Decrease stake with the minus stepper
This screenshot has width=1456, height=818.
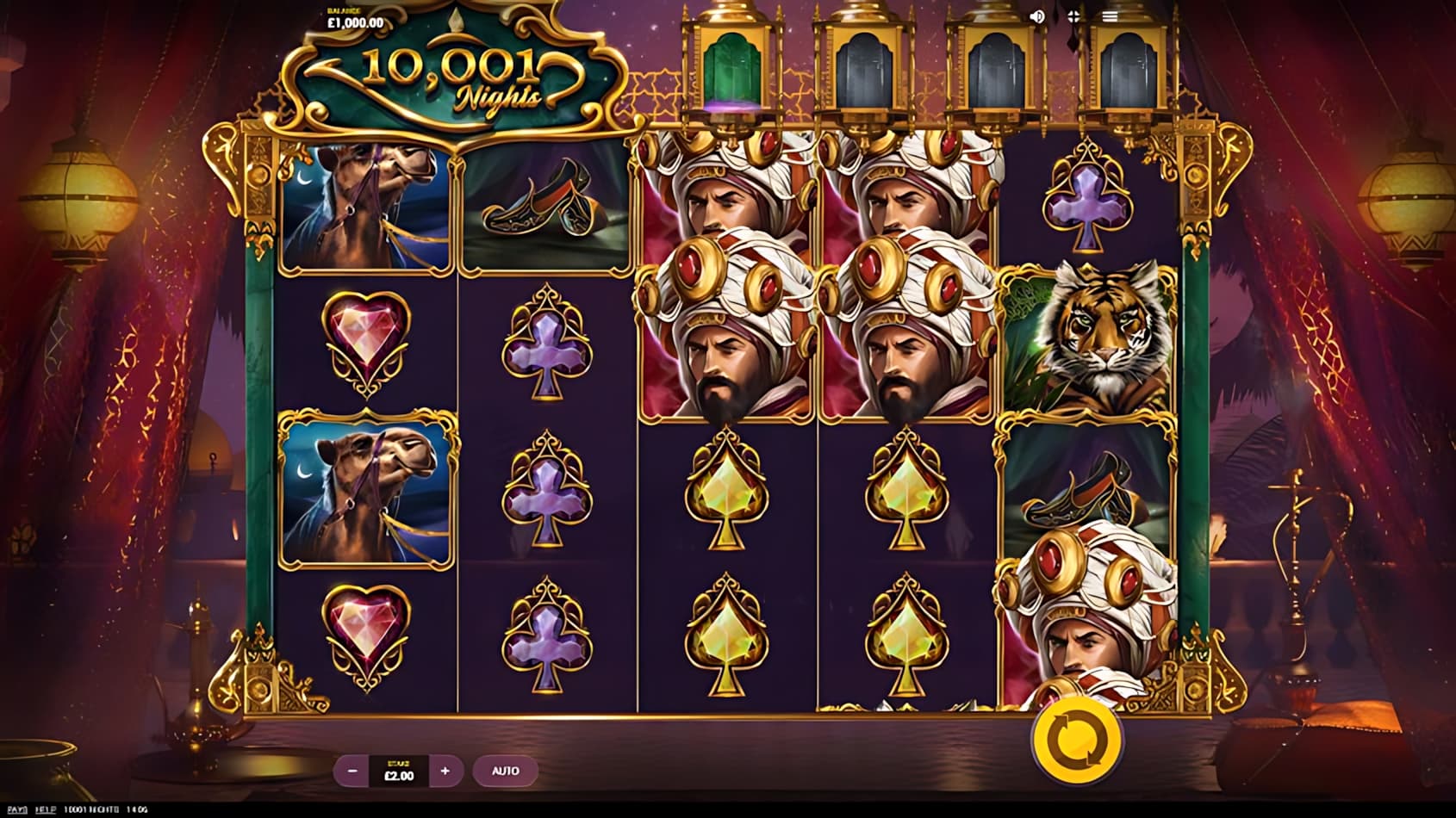click(x=352, y=771)
